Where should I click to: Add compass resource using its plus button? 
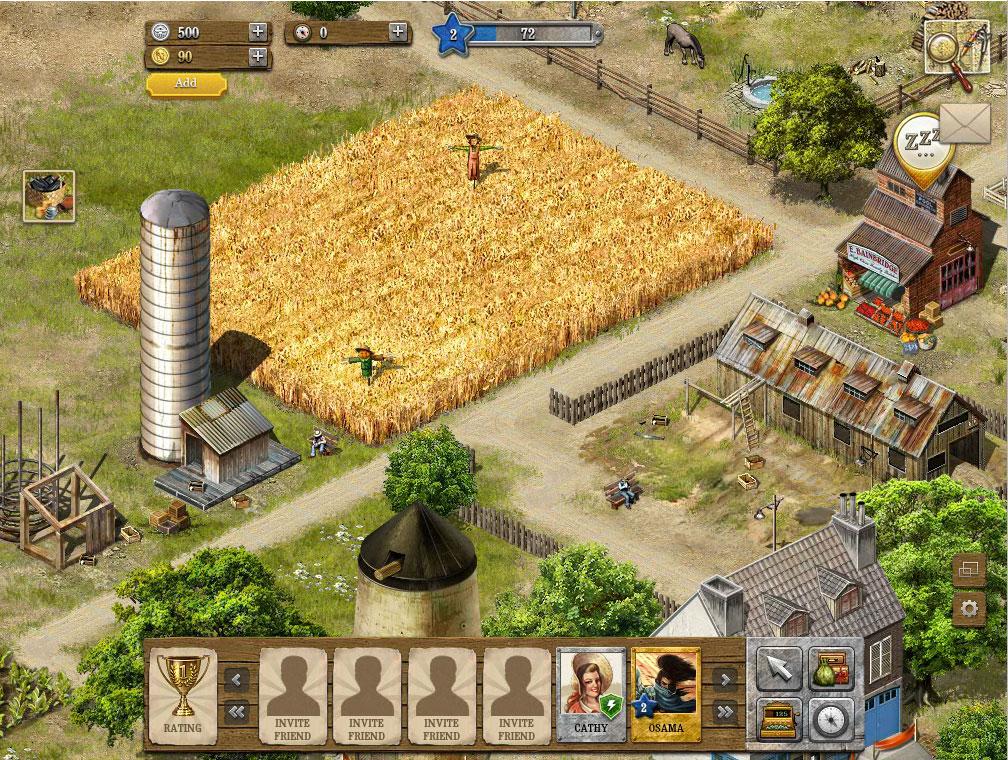tap(398, 32)
